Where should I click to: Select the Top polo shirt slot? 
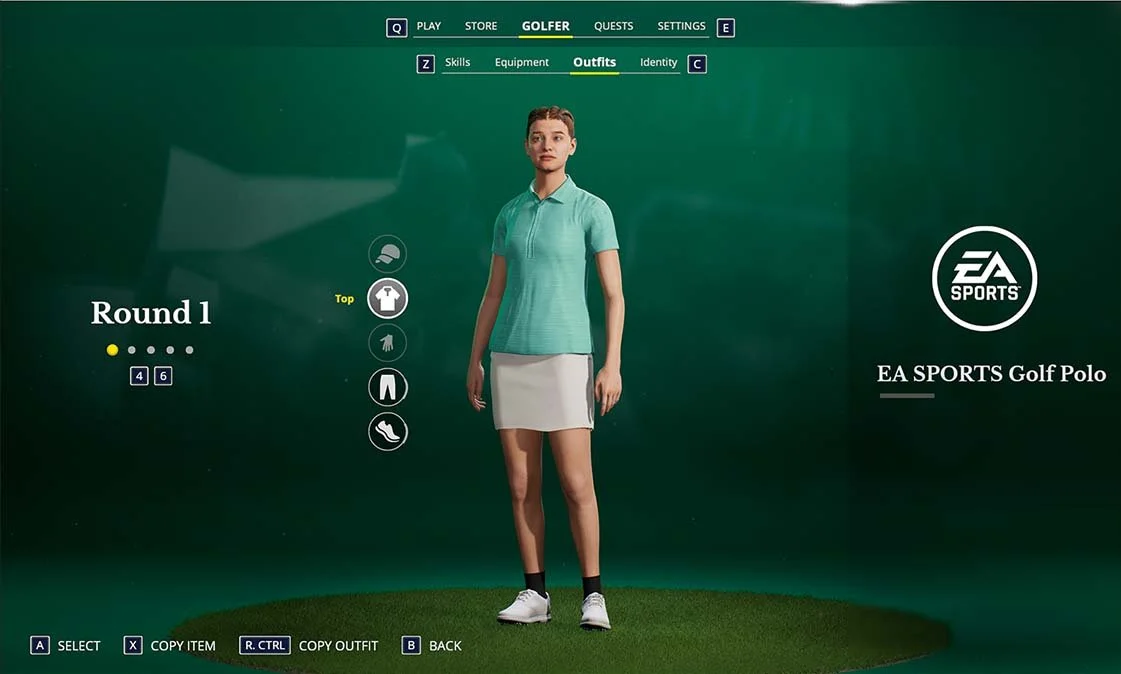pos(388,299)
